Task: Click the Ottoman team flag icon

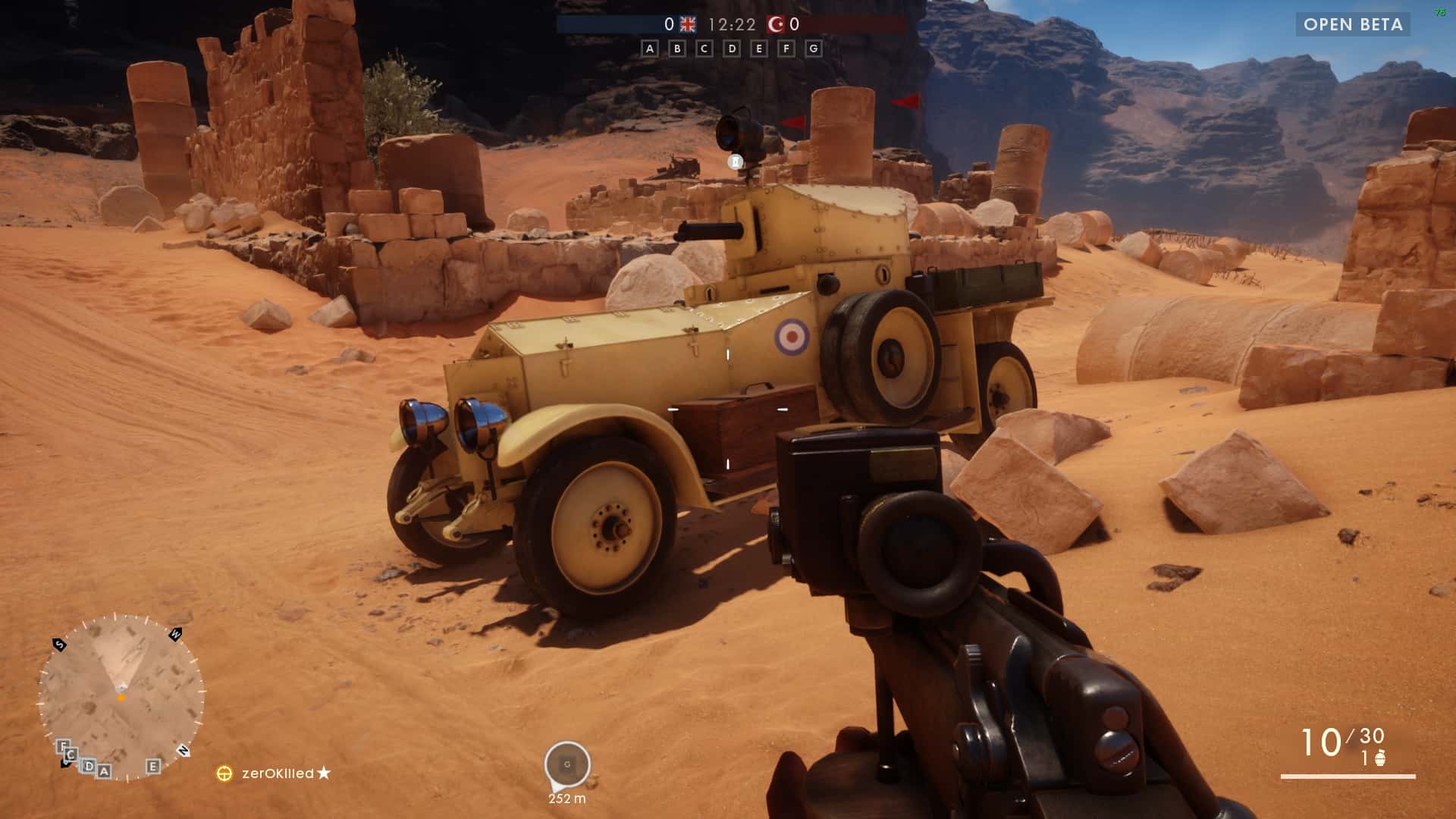Action: [x=776, y=24]
